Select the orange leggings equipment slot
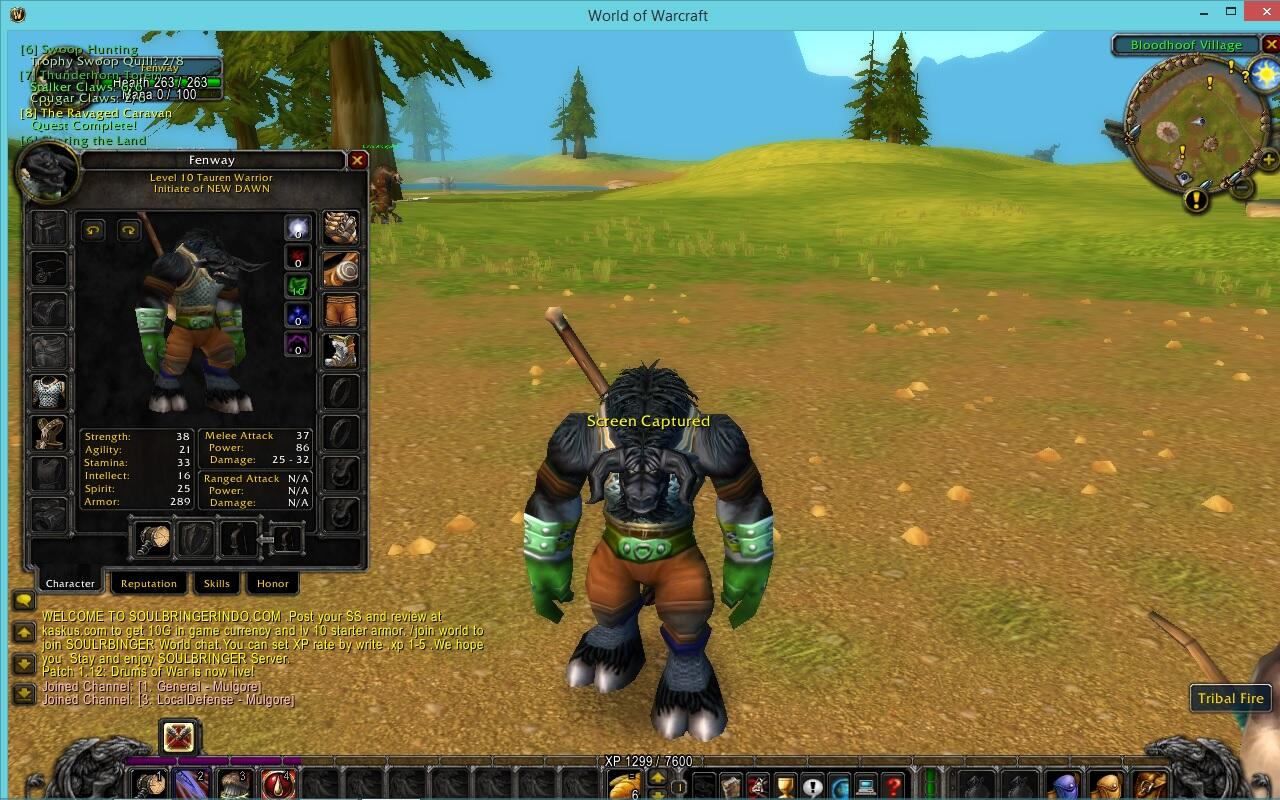1280x800 pixels. click(341, 310)
